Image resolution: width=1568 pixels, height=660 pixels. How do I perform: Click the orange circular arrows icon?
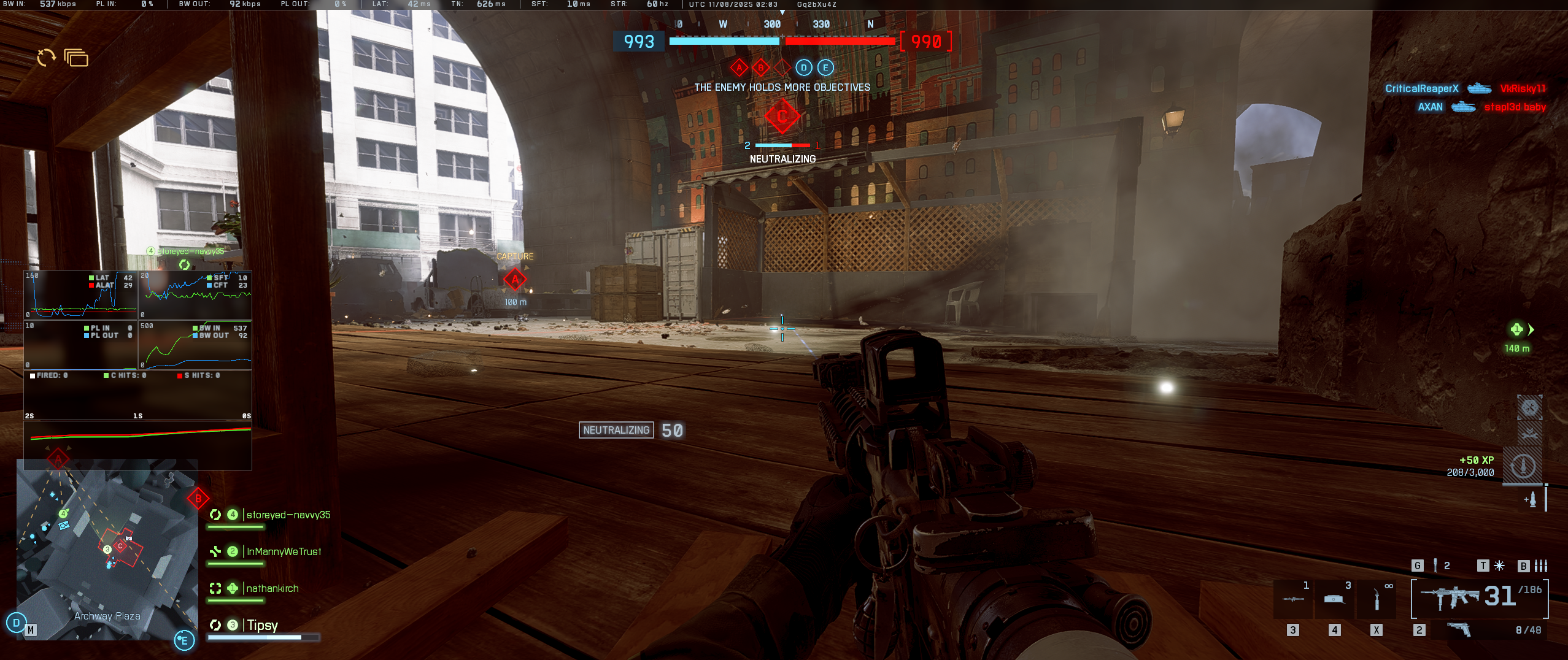pos(46,58)
